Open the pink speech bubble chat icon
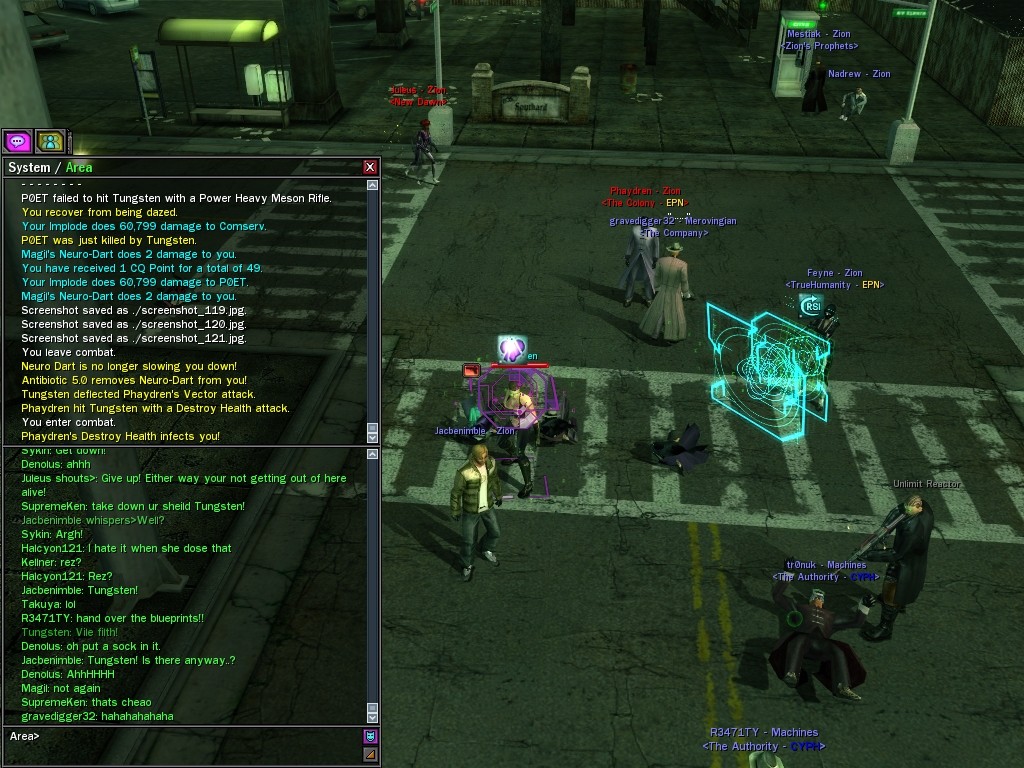This screenshot has width=1024, height=768. click(x=17, y=141)
